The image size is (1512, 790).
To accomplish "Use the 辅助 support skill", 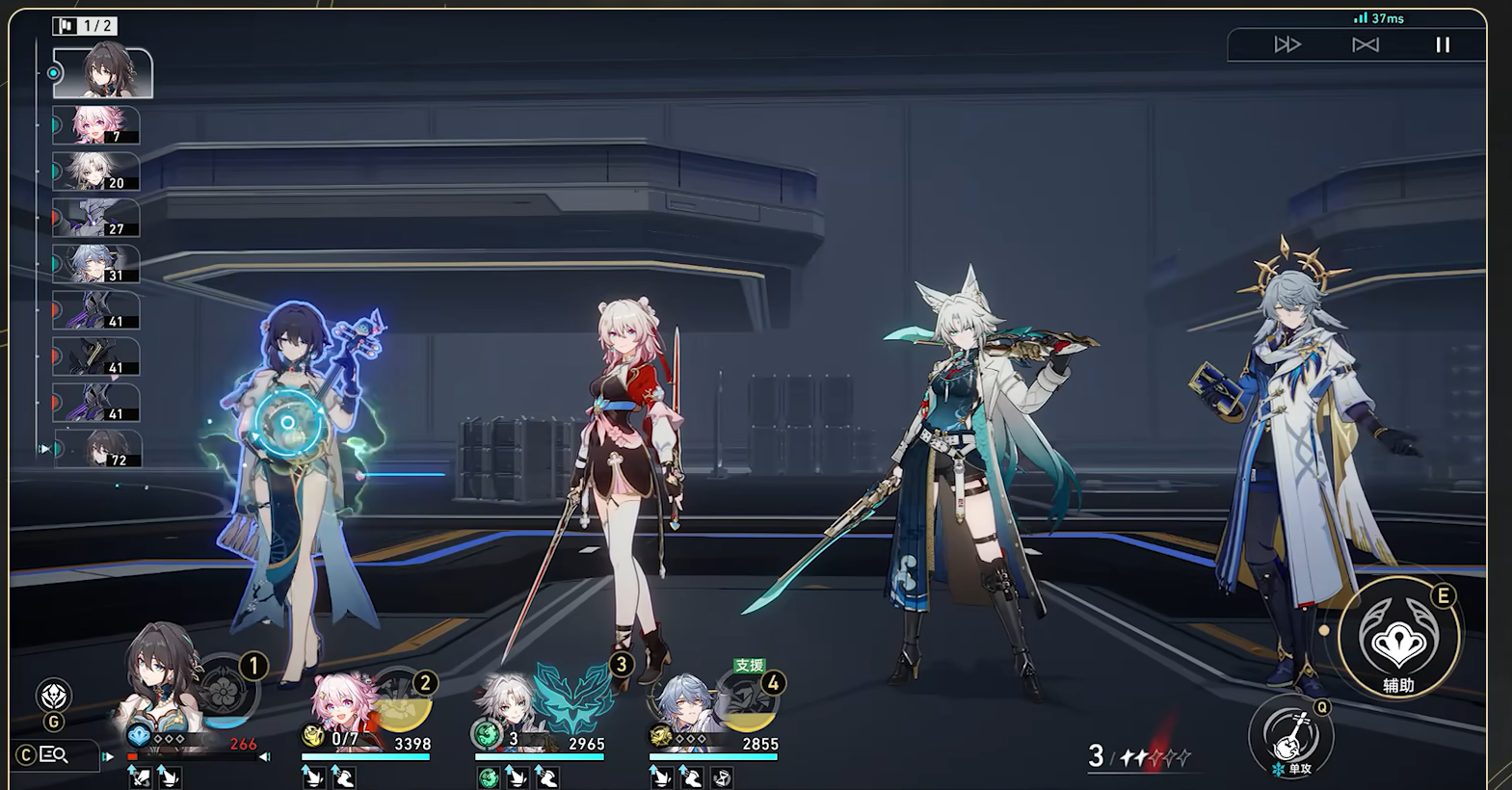I will 1398,640.
